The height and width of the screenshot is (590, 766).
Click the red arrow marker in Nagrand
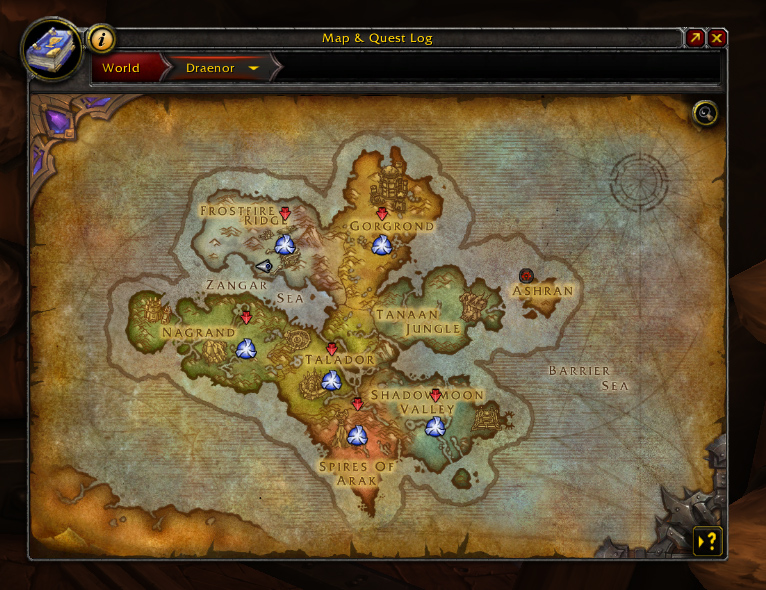point(246,318)
